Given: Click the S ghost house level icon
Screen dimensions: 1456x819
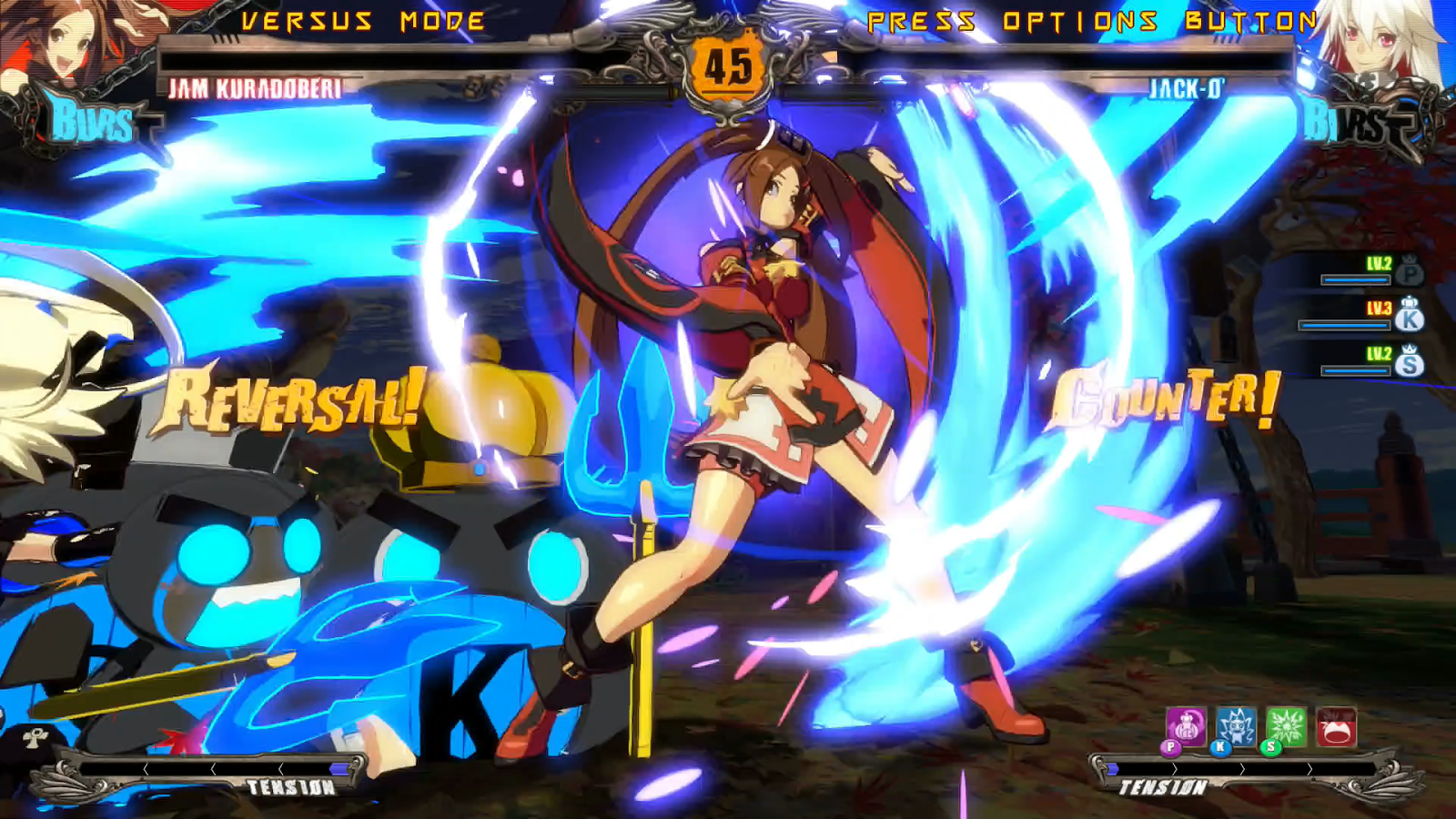Looking at the screenshot, I should click(x=1410, y=363).
